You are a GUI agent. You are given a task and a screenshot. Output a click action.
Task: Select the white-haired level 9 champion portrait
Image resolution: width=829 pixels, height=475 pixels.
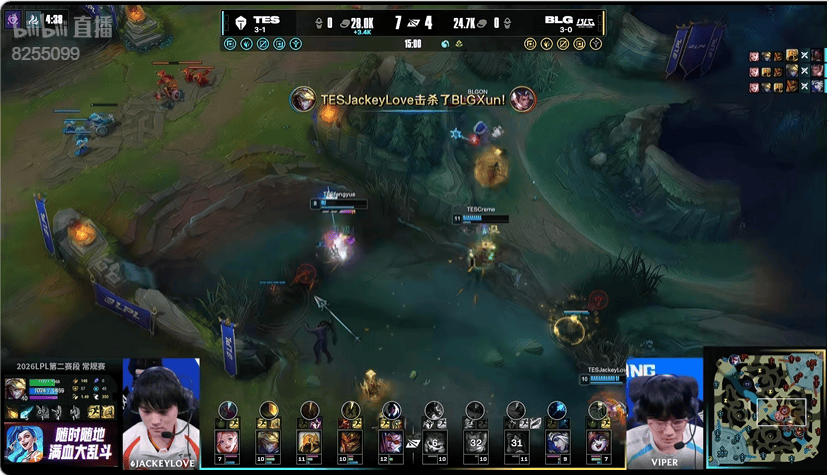point(557,442)
